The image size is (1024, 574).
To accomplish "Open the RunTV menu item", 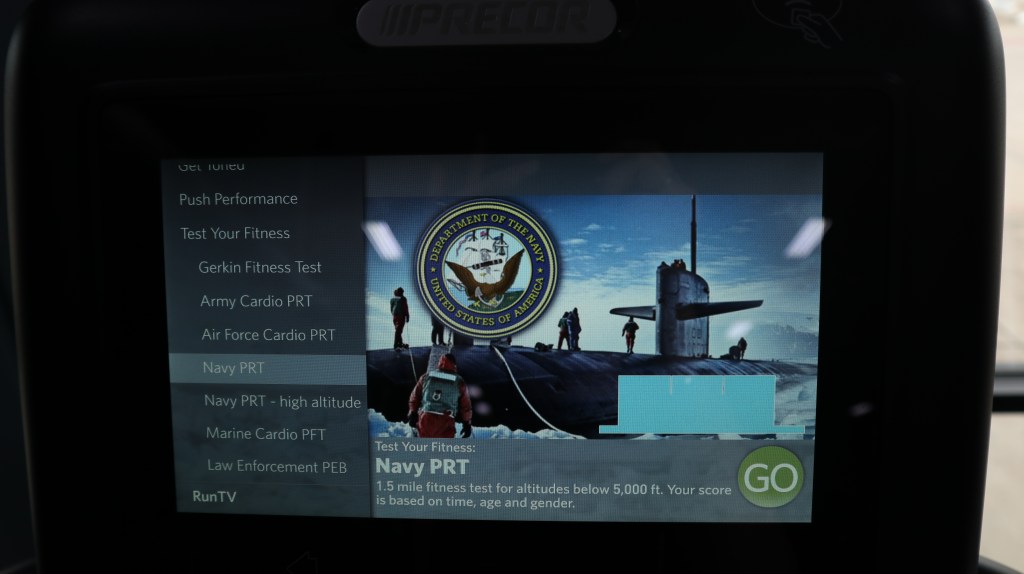I will [214, 496].
